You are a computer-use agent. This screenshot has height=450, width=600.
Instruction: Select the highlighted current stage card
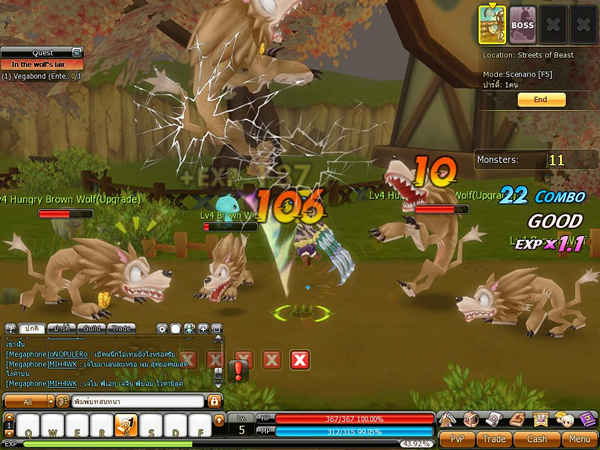pos(491,21)
